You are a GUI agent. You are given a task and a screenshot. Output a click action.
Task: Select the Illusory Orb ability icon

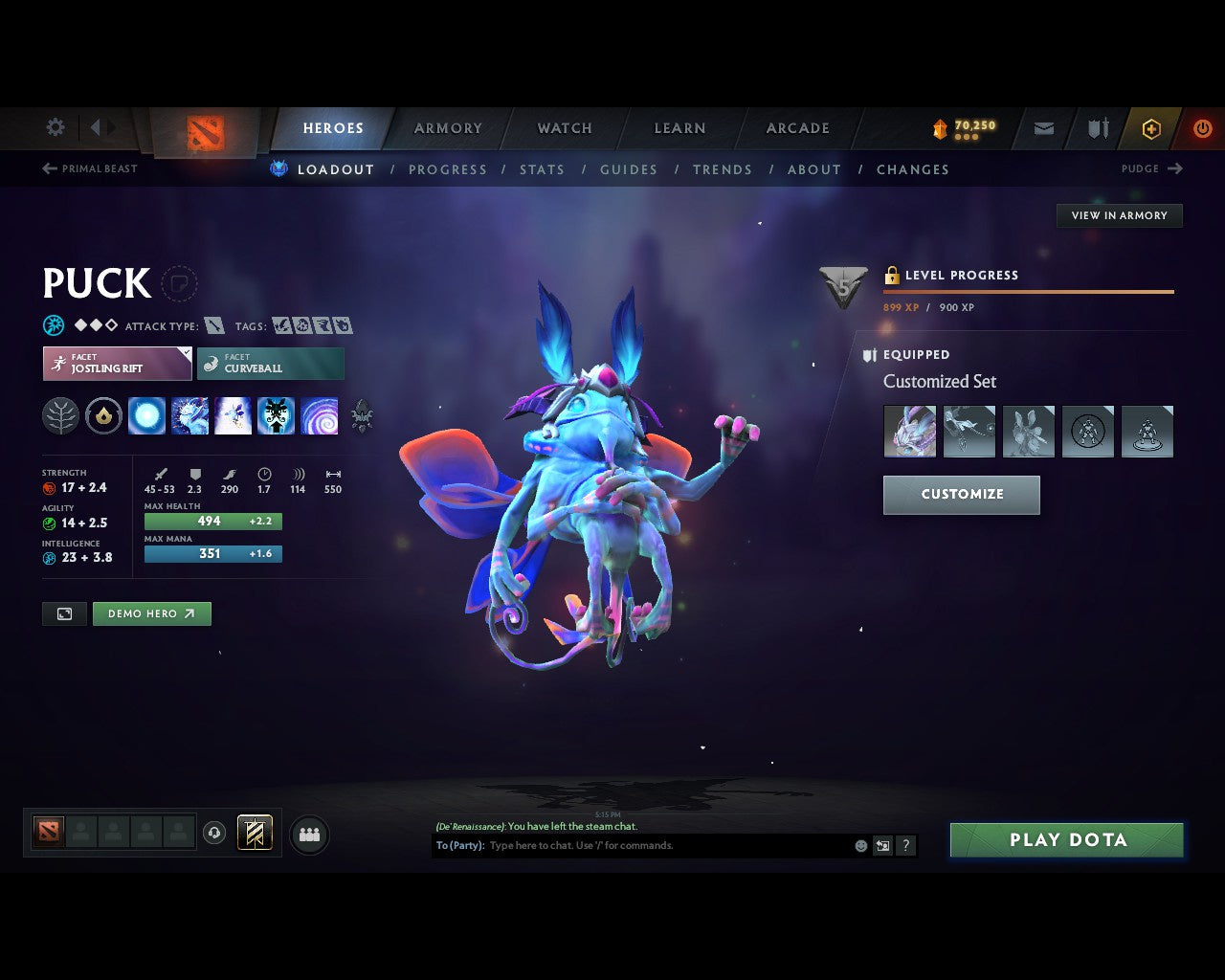point(146,415)
